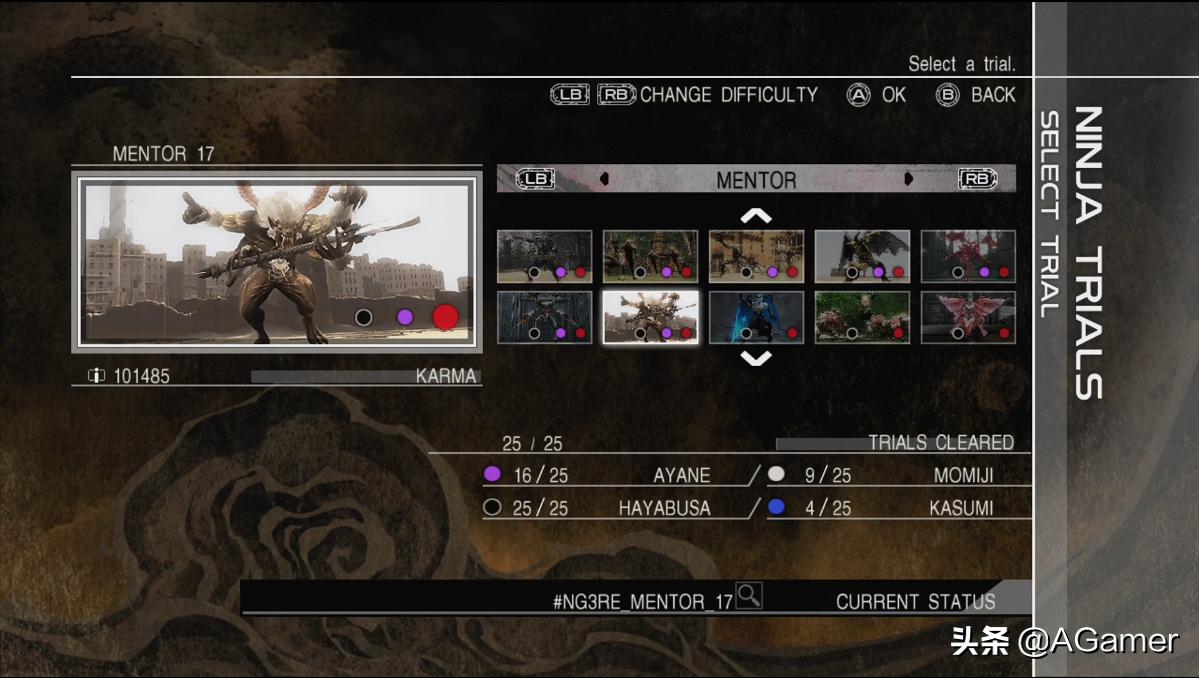Choose the trial with pink creatures on grass
This screenshot has height=678, width=1199.
pyautogui.click(x=862, y=317)
